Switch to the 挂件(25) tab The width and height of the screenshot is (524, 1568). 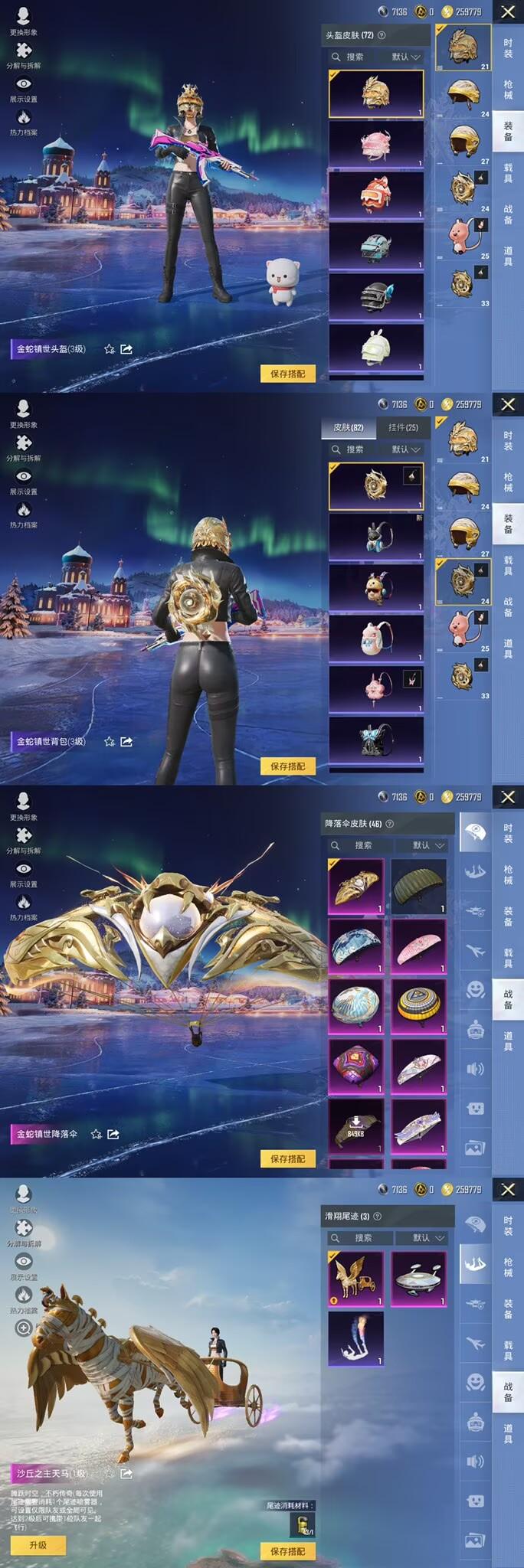(403, 428)
